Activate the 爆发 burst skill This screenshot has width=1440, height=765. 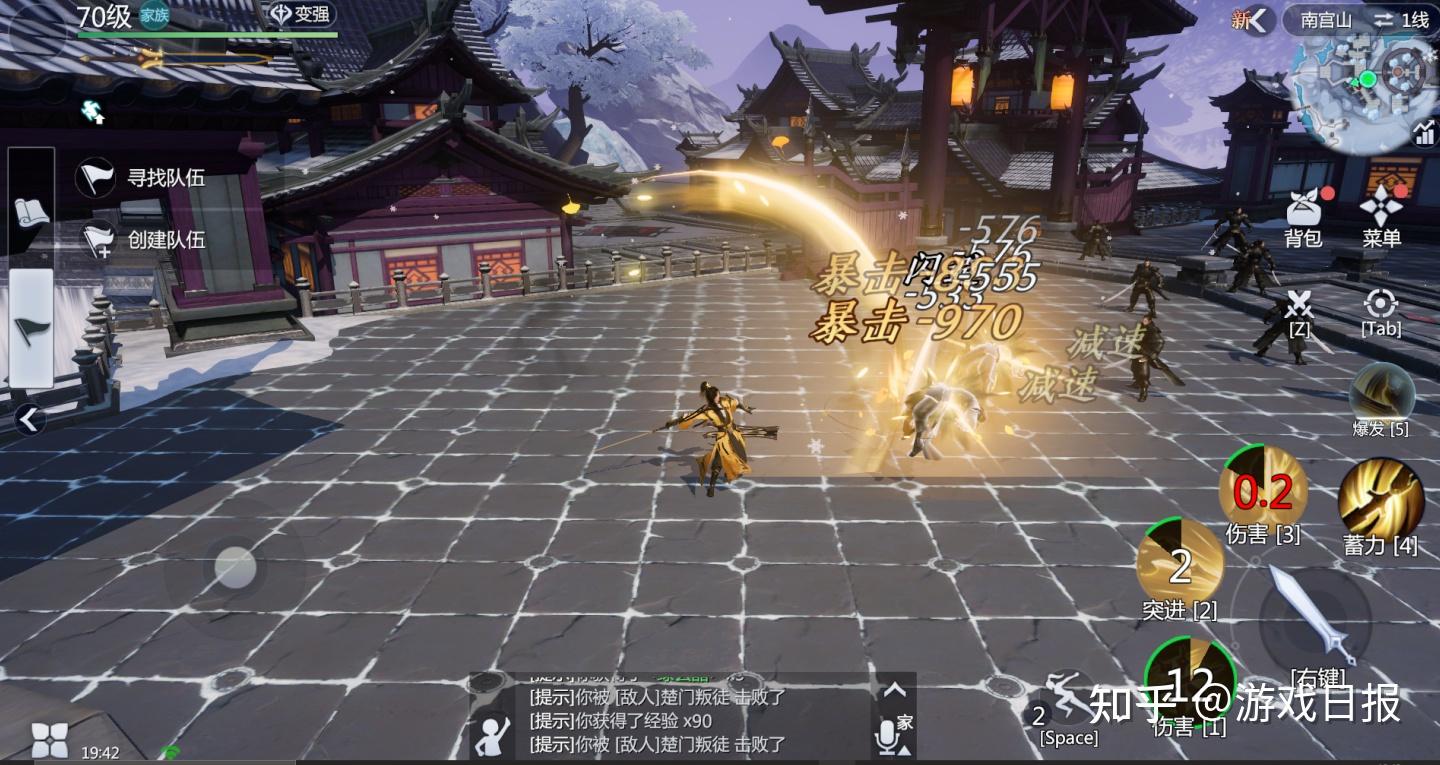(1382, 392)
